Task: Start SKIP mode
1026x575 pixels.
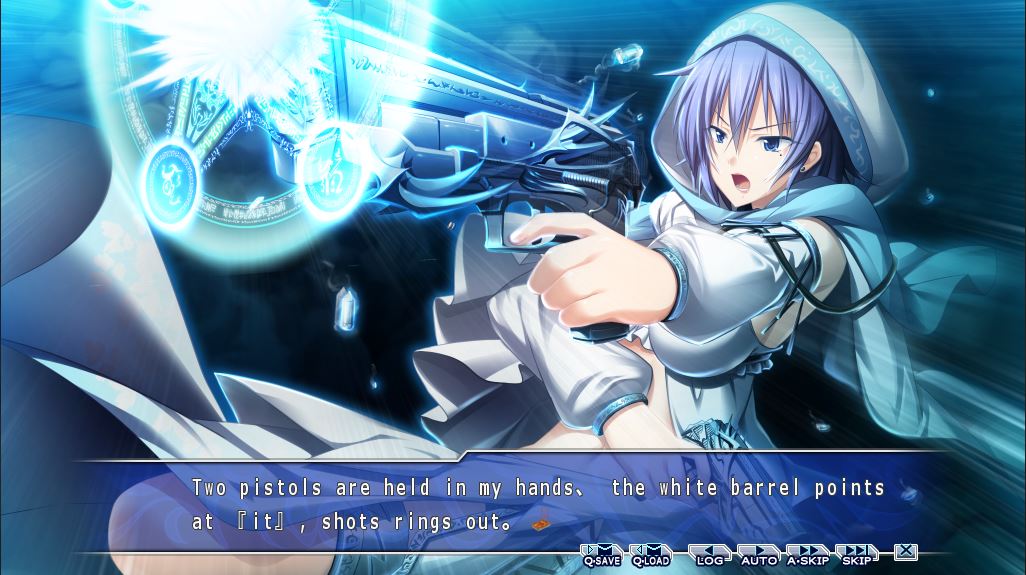Action: click(x=856, y=553)
